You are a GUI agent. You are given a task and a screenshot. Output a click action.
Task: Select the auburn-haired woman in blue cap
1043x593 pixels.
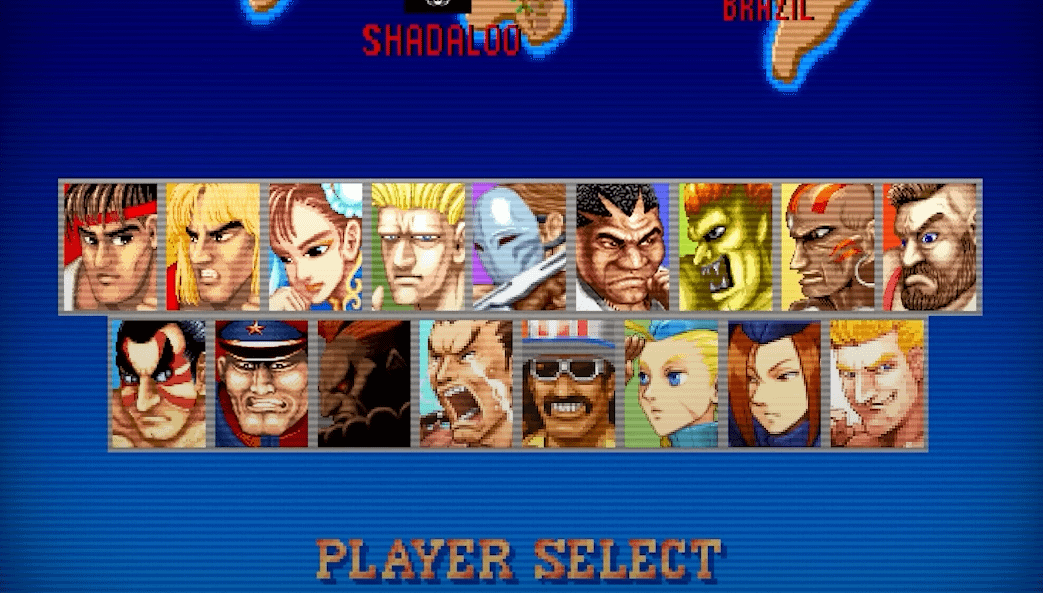point(774,383)
